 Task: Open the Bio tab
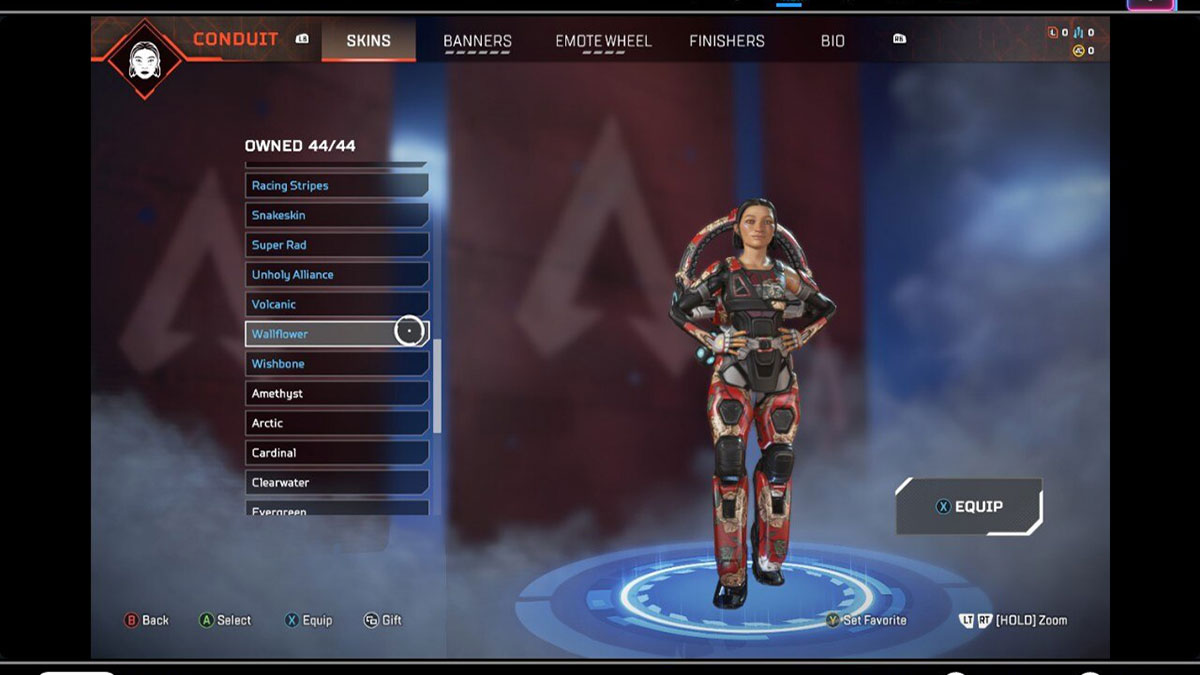click(x=833, y=41)
